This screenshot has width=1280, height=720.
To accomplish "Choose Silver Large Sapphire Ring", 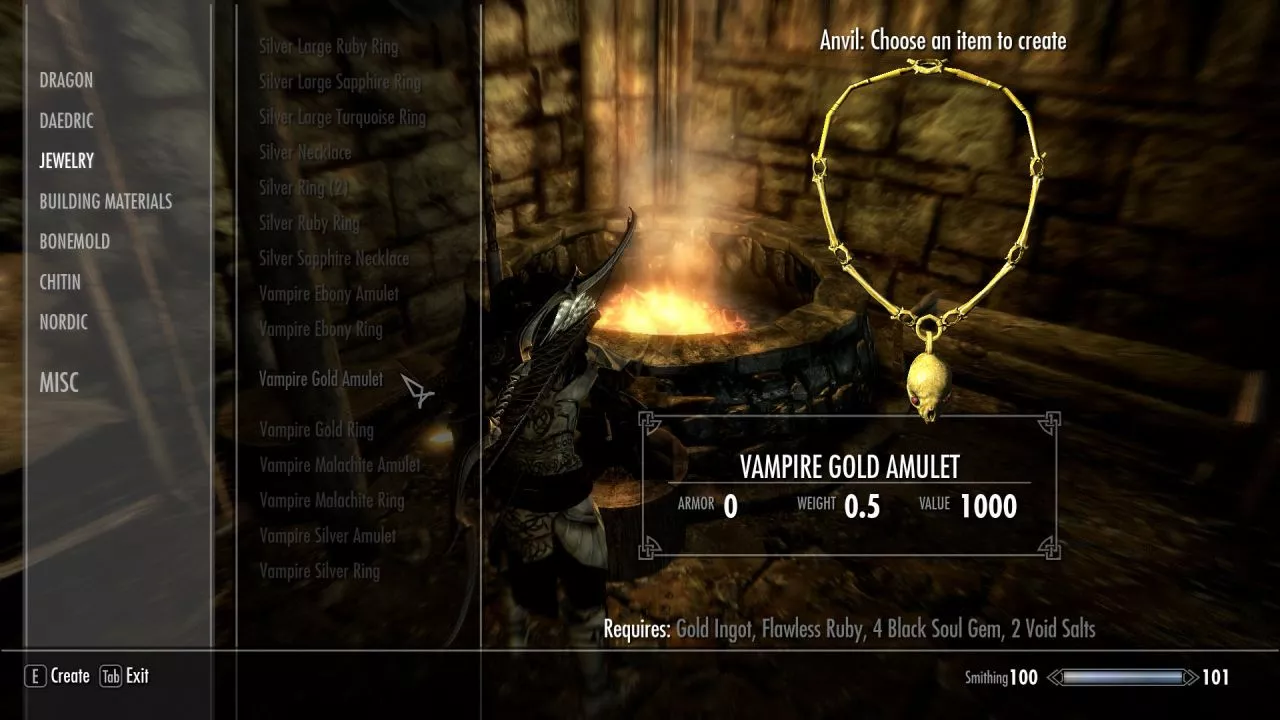I will tap(340, 82).
